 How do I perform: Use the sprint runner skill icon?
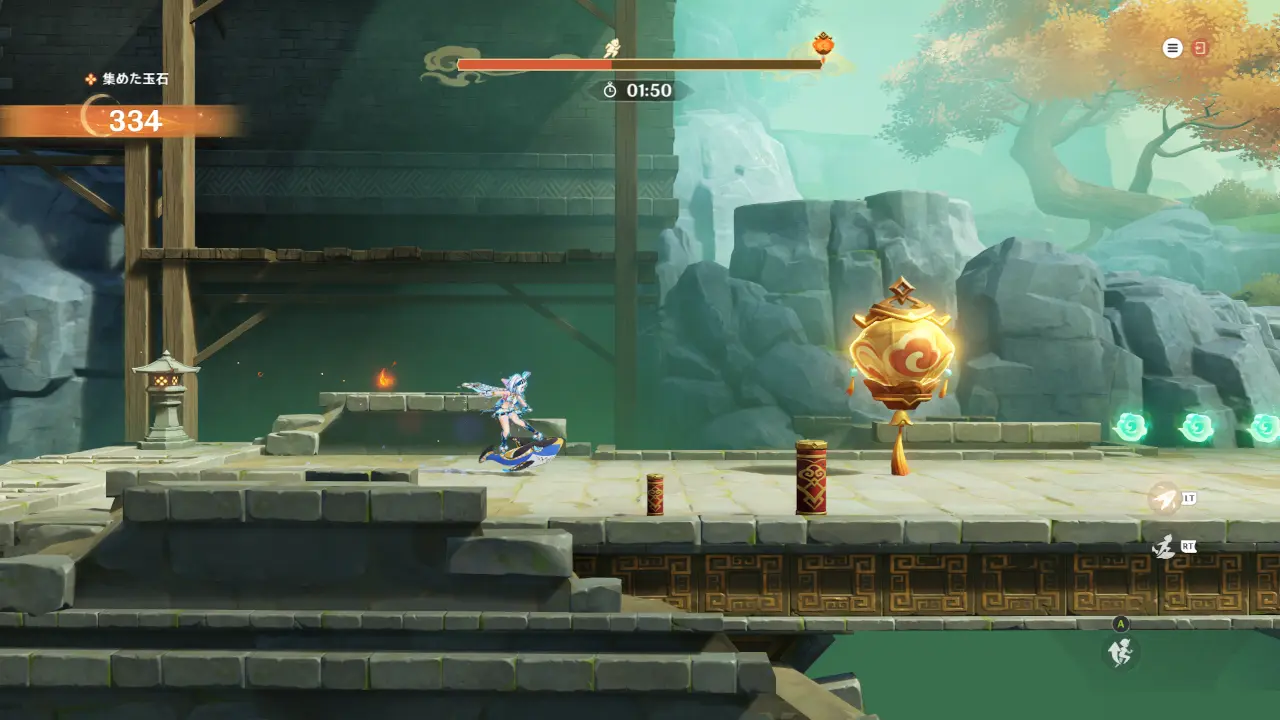[1163, 547]
